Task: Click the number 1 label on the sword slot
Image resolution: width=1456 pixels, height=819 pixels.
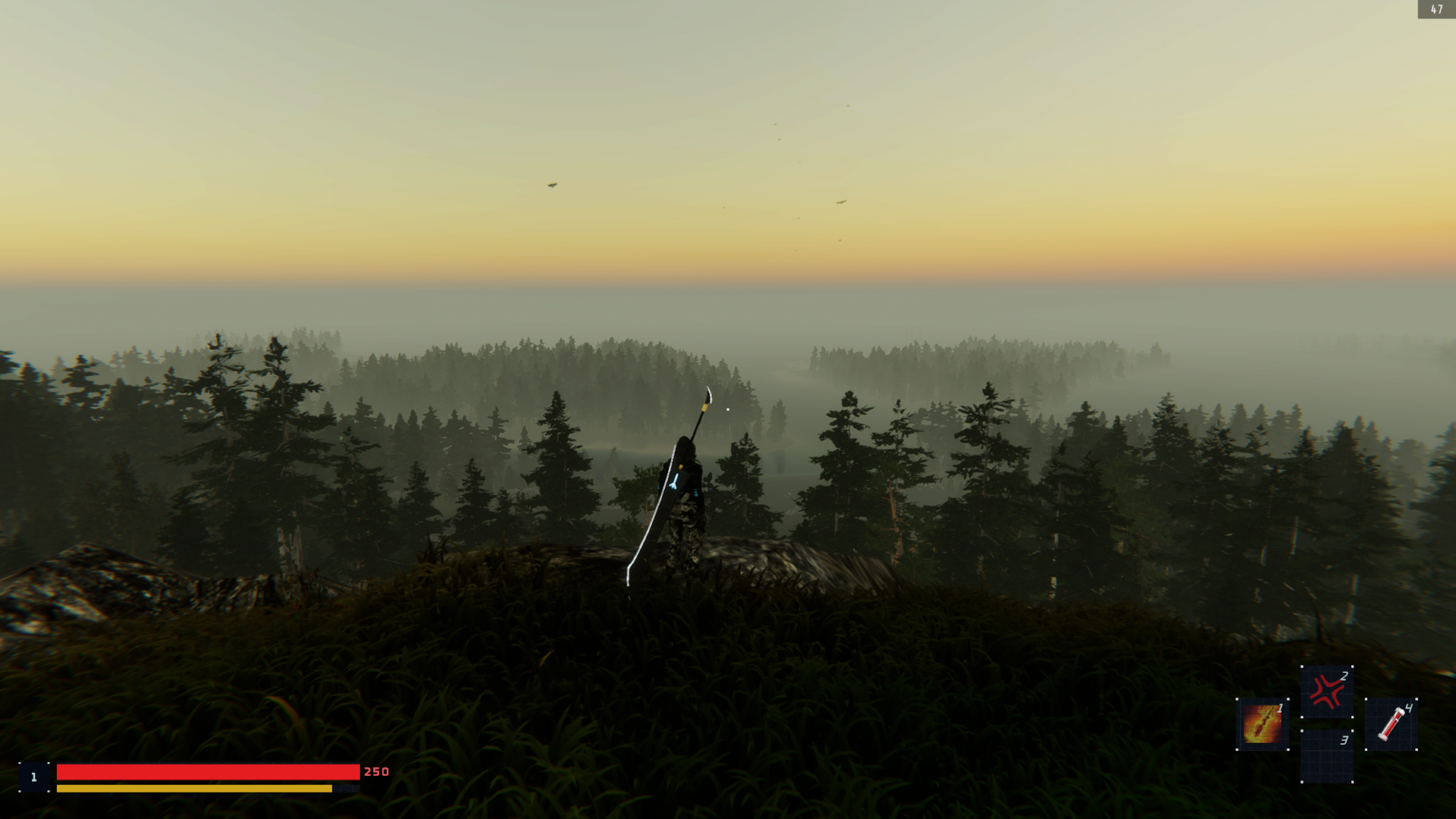Action: coord(1280,710)
